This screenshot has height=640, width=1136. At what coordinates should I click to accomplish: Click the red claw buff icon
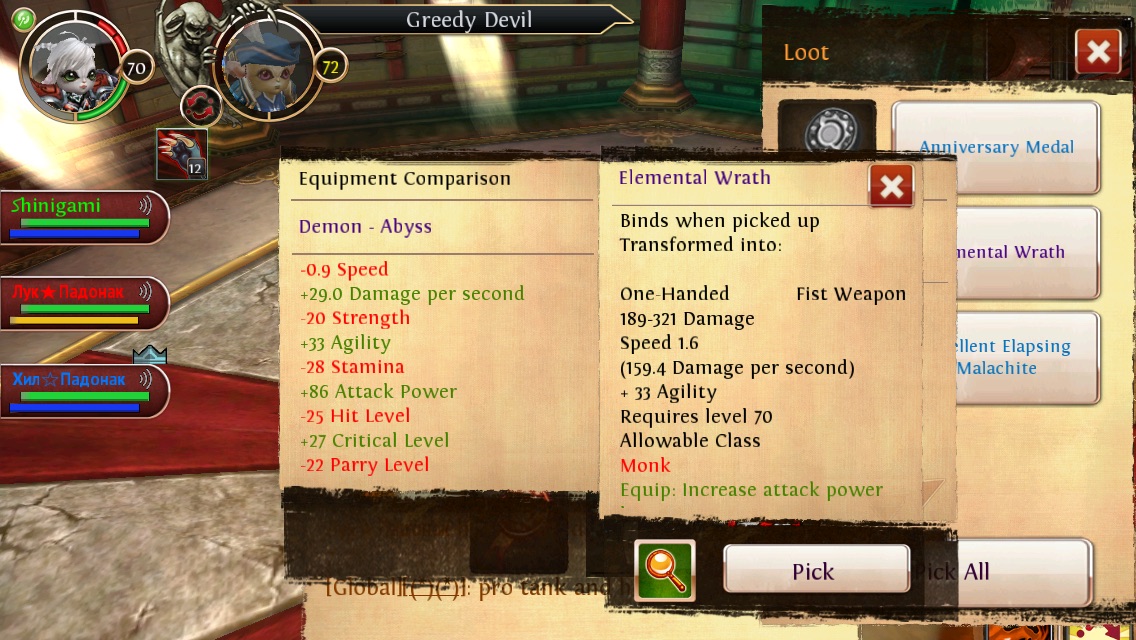tap(182, 154)
